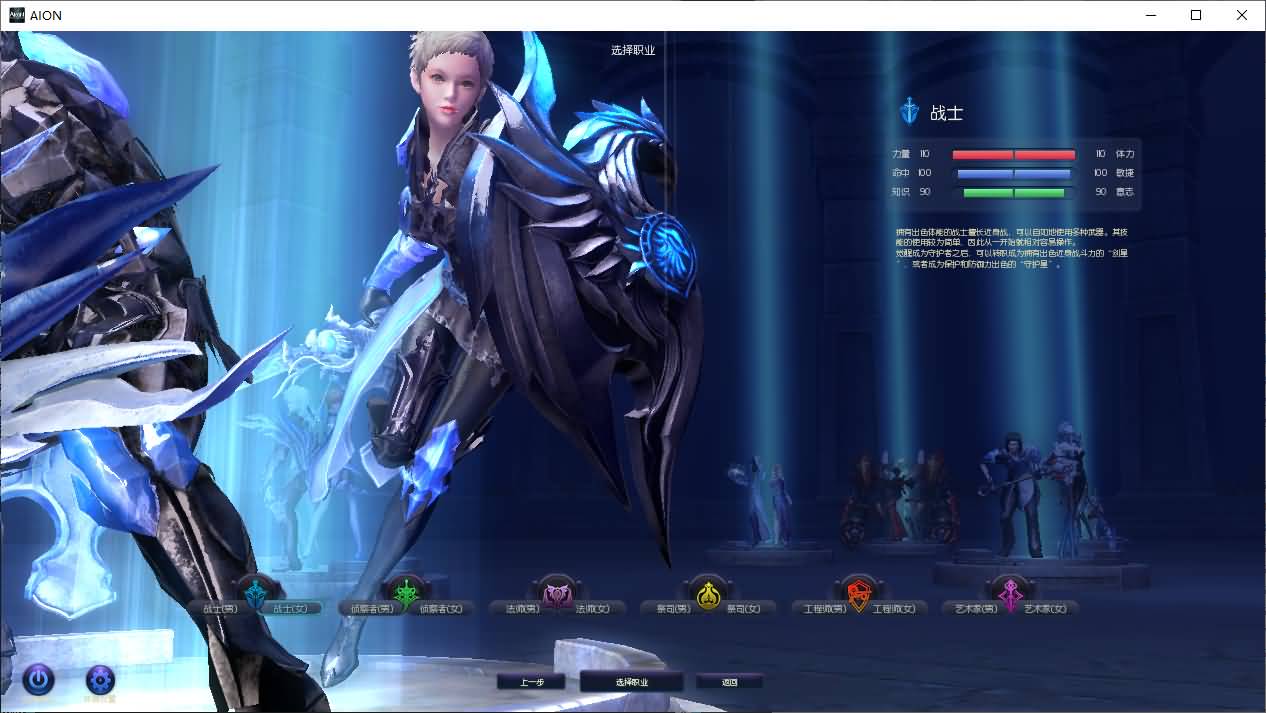
Task: Choose the 工程师(女) female engineer class
Action: click(x=894, y=608)
